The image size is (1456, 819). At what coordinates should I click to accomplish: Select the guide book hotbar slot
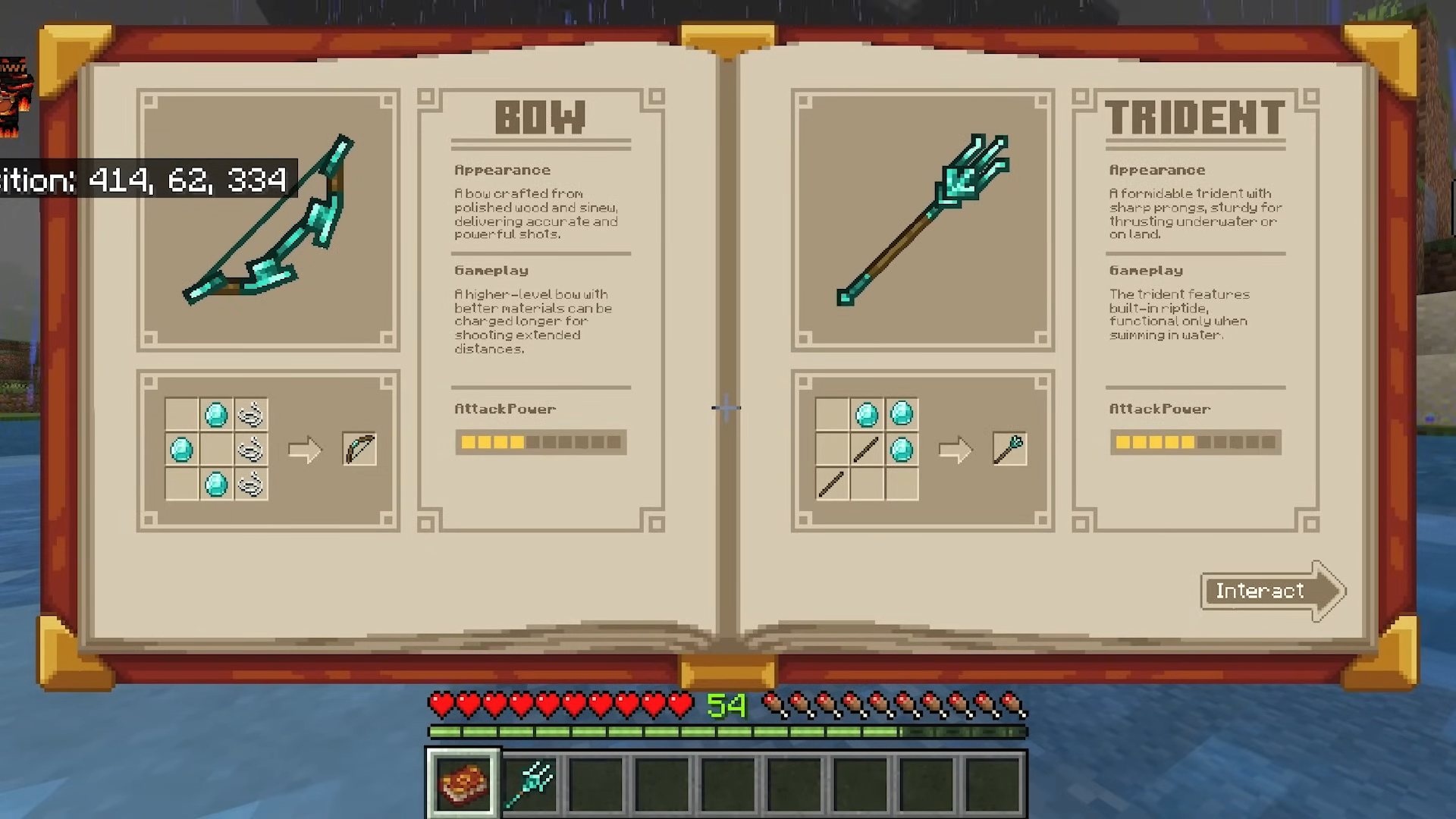click(463, 783)
